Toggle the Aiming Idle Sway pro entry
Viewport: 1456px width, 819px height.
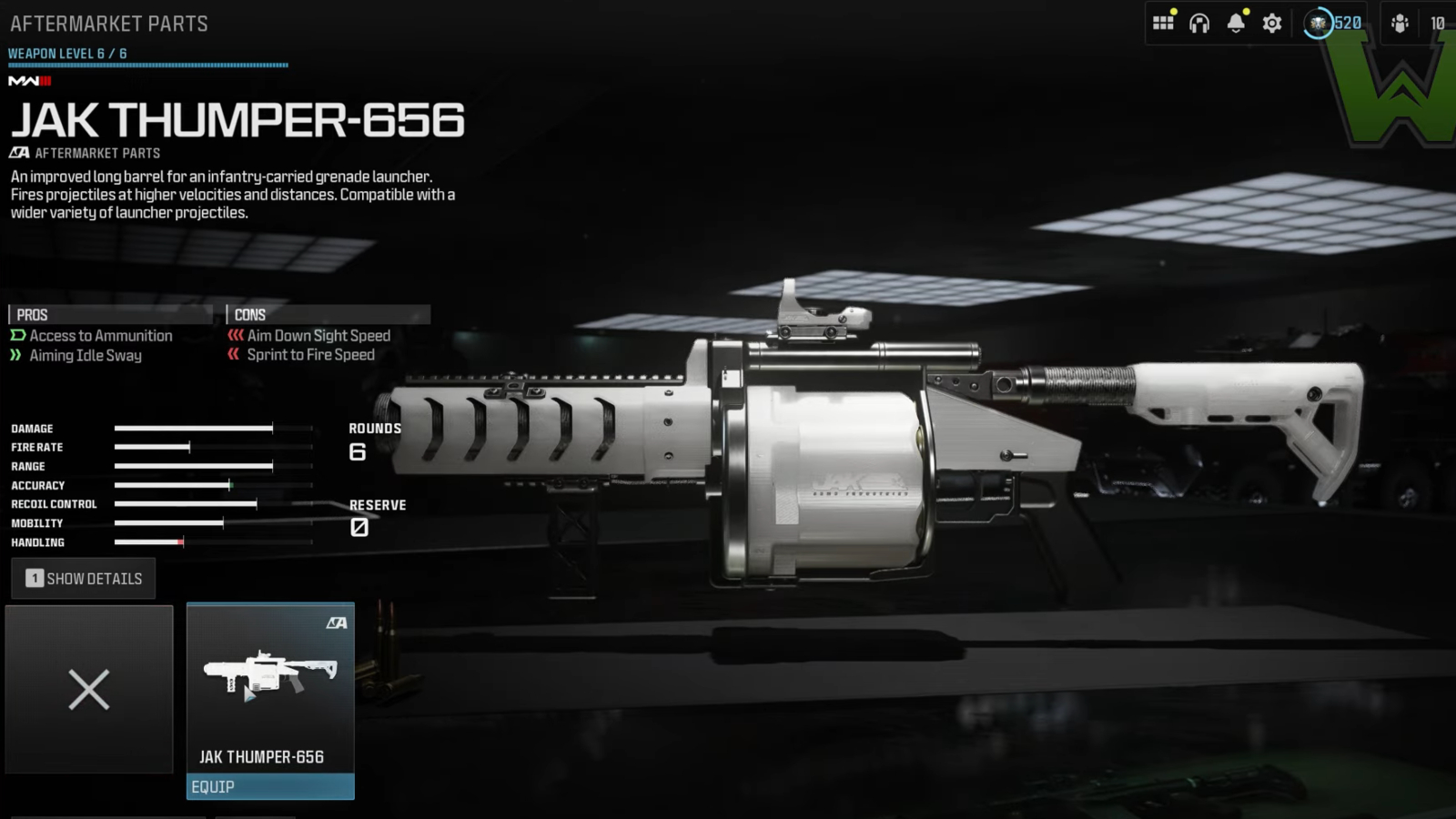coord(86,356)
